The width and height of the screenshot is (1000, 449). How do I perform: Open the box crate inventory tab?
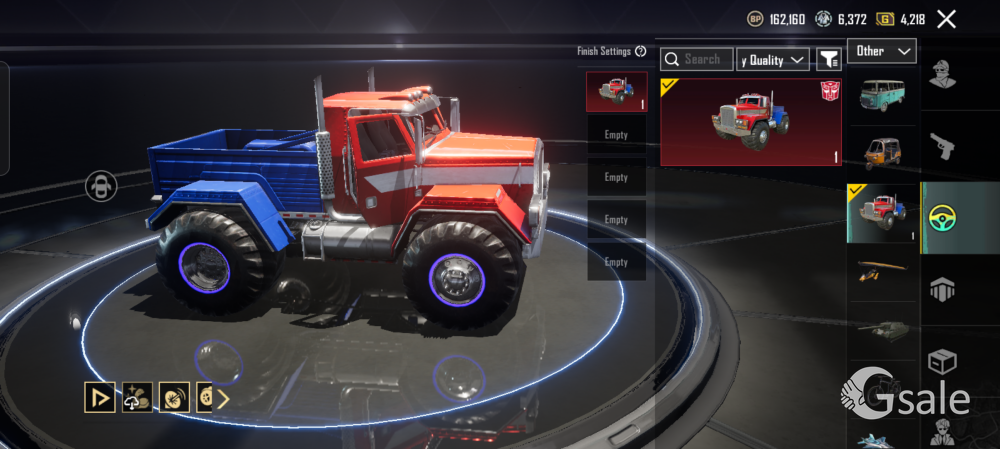[x=942, y=358]
